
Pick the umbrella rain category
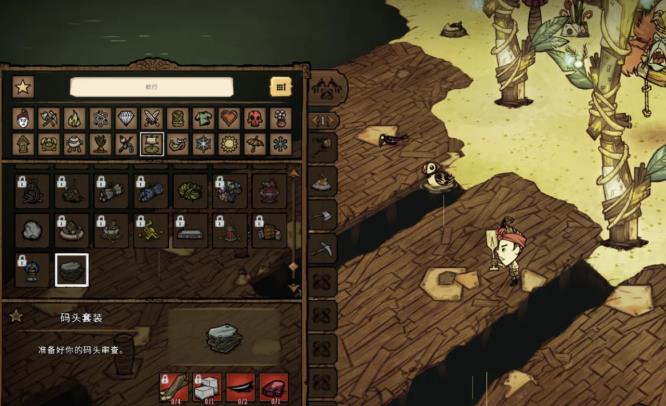[256, 144]
